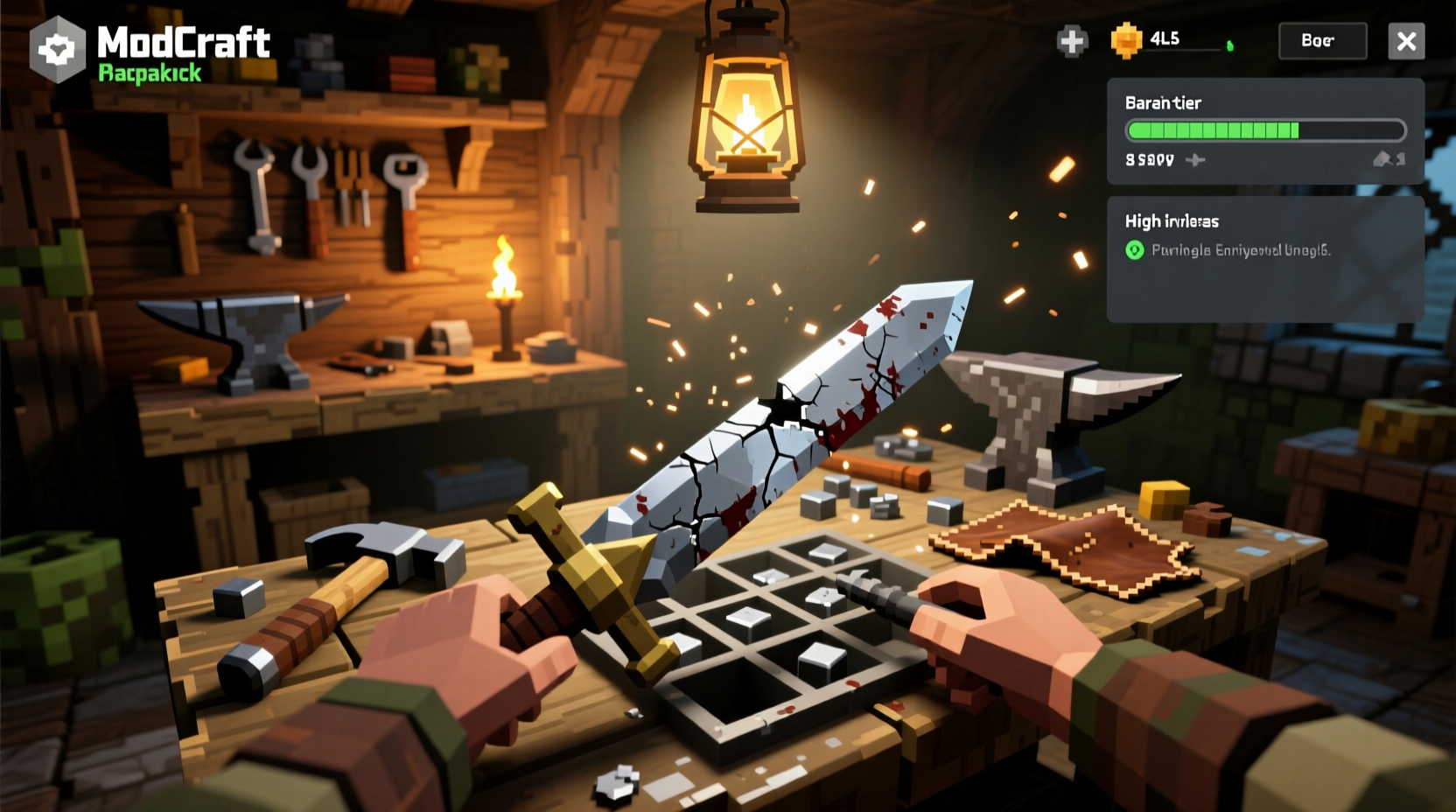
Task: Select the gold coin currency icon
Action: [1127, 40]
